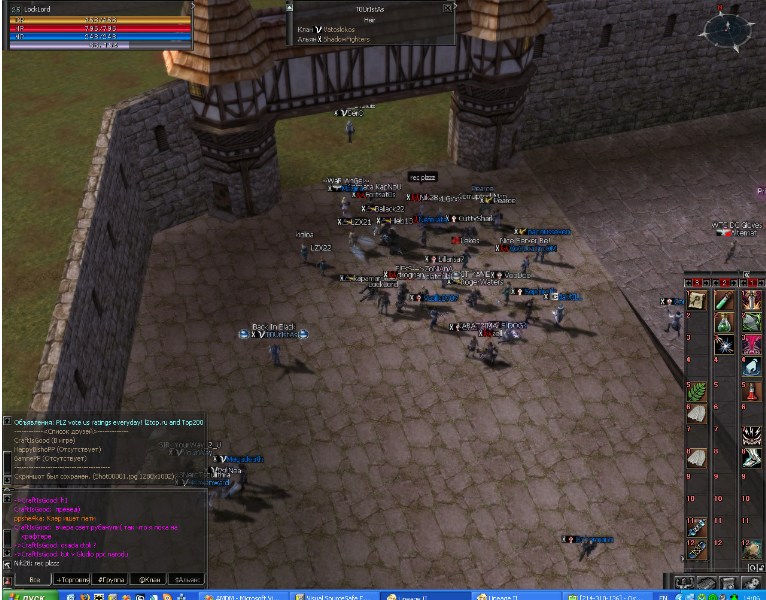Select the #Группа party chat tab

pos(112,579)
